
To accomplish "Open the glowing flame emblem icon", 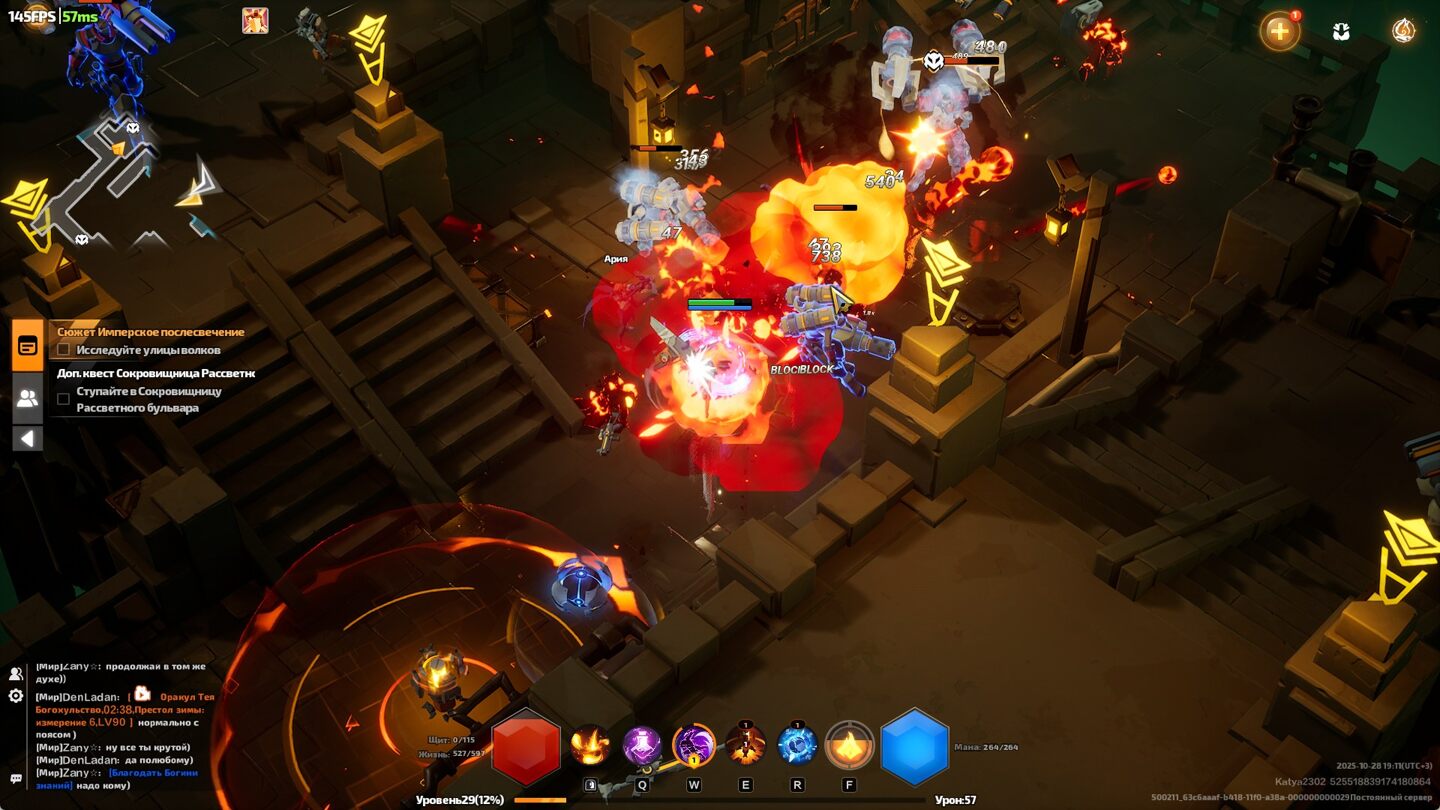I will pyautogui.click(x=1404, y=31).
